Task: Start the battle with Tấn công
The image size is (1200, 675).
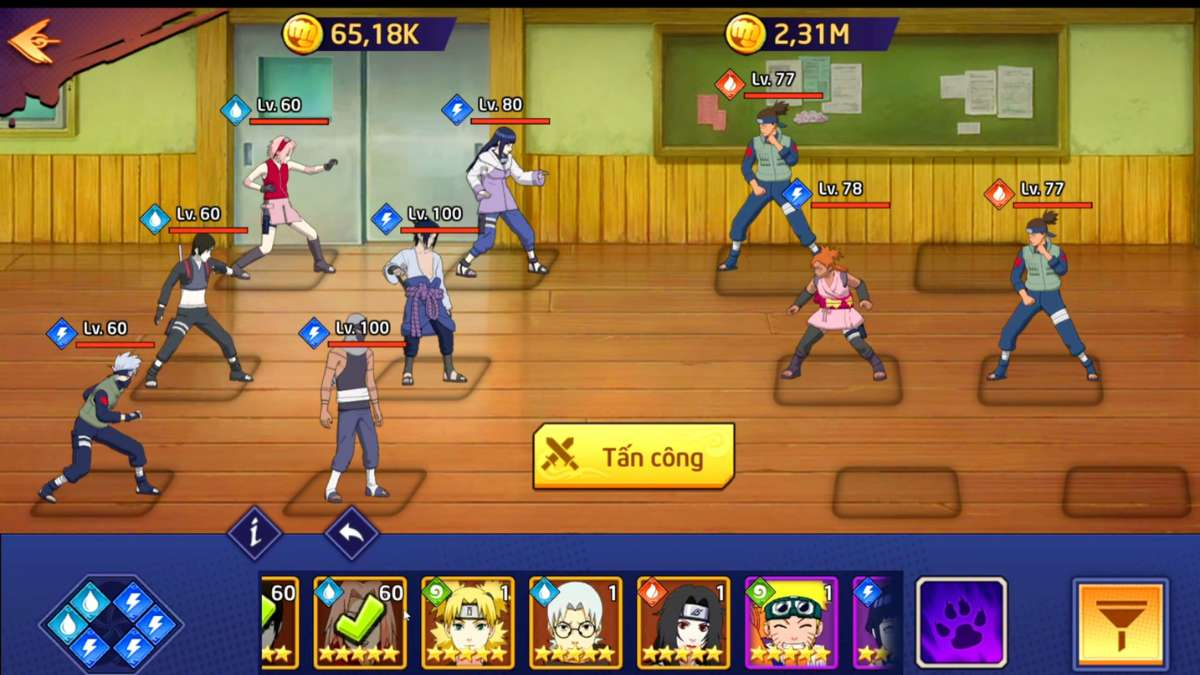Action: pyautogui.click(x=634, y=457)
